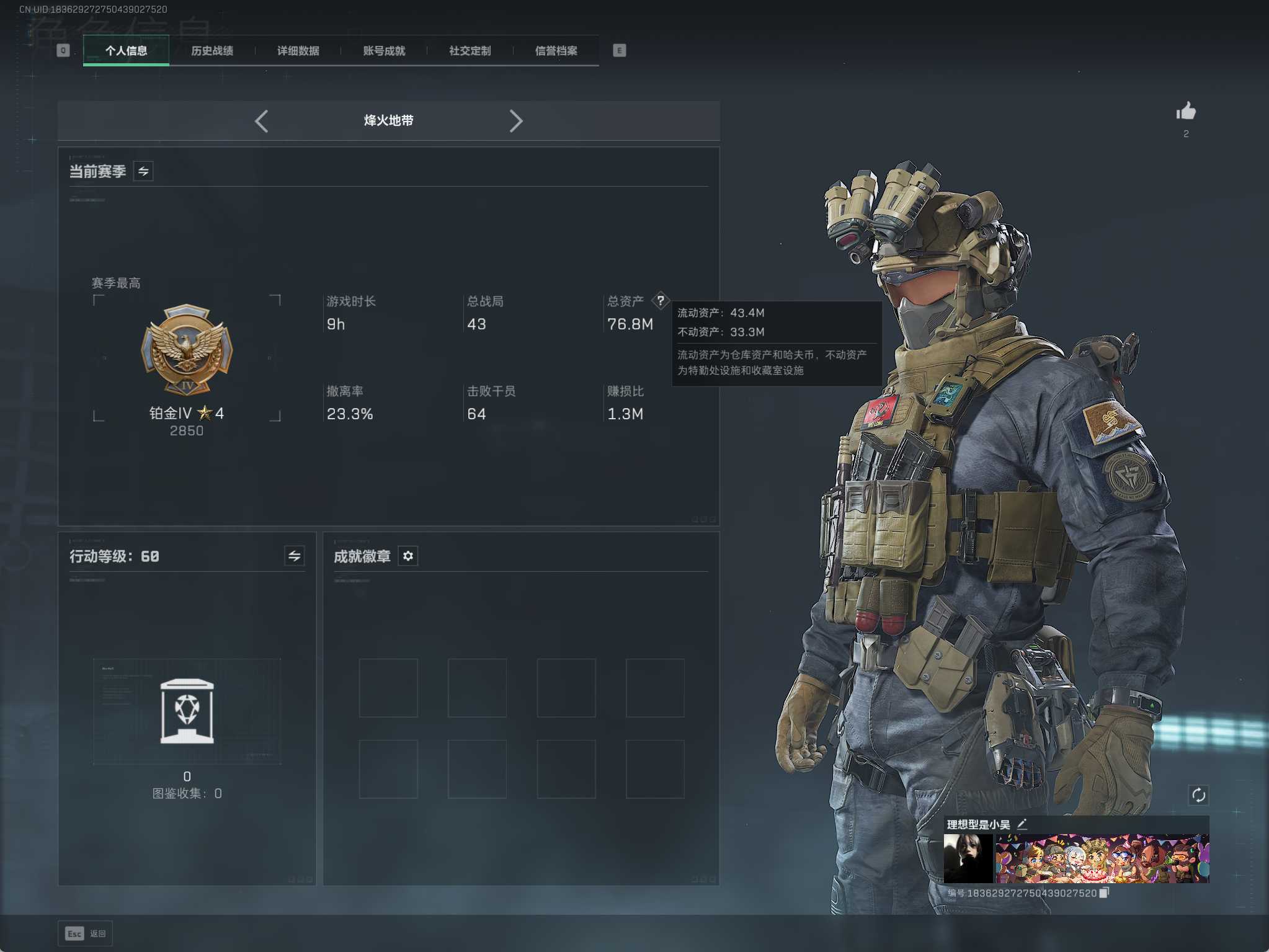Open the 图鉴收集 showcase icon
Viewport: 1269px width, 952px height.
(187, 711)
